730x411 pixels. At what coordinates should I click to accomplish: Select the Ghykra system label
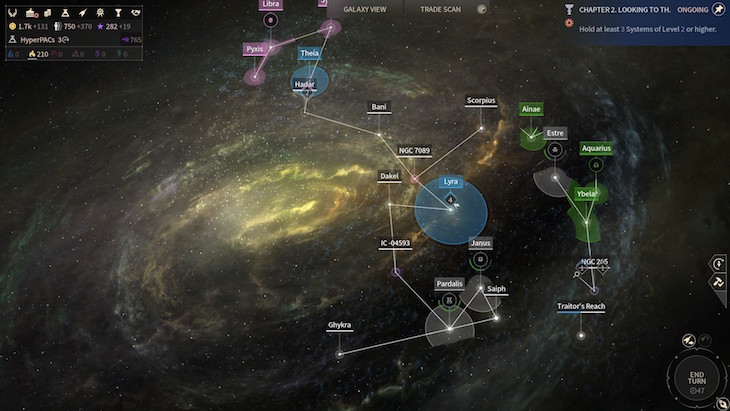340,326
